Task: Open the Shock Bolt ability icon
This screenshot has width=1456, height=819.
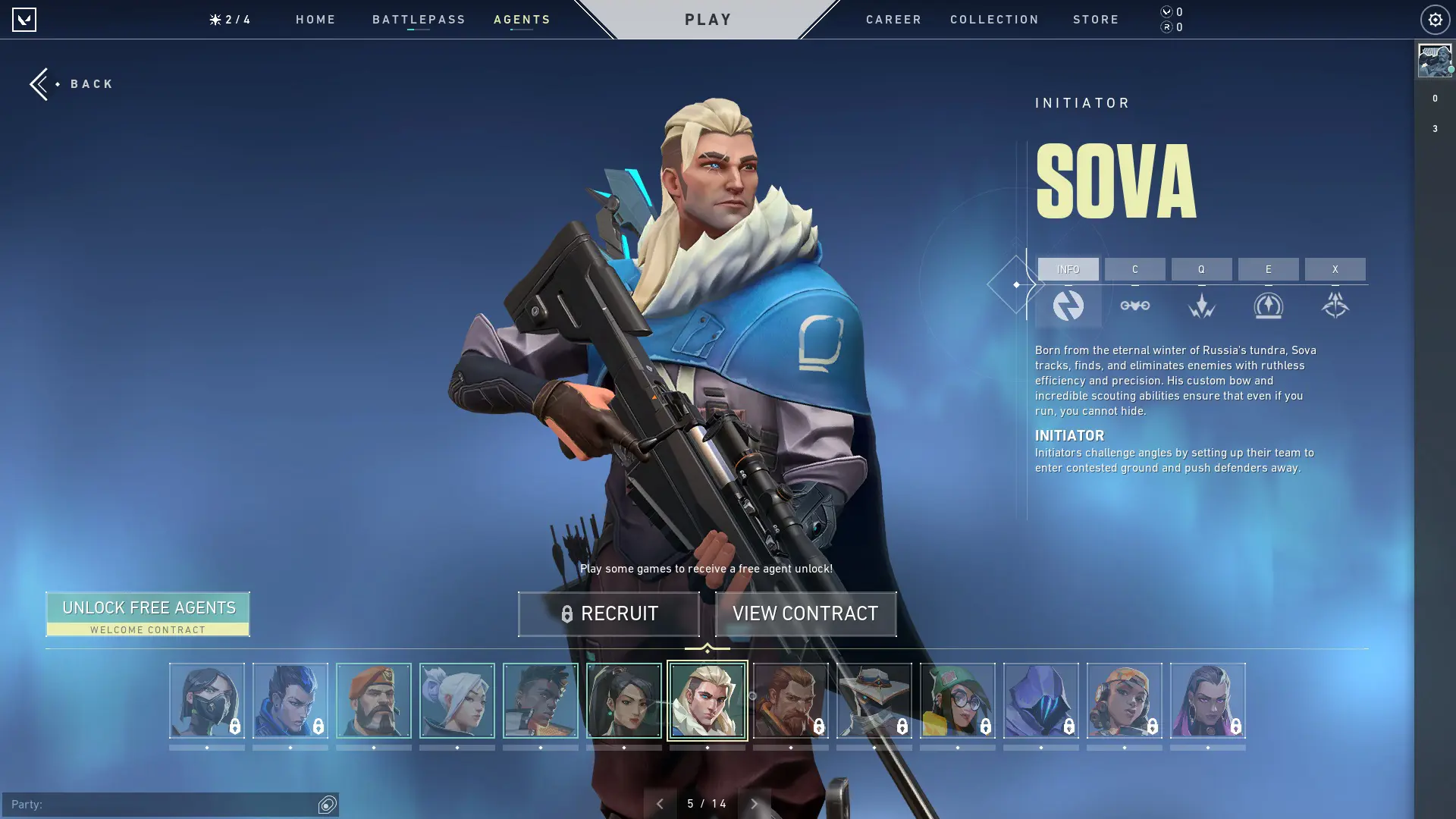Action: coord(1202,306)
